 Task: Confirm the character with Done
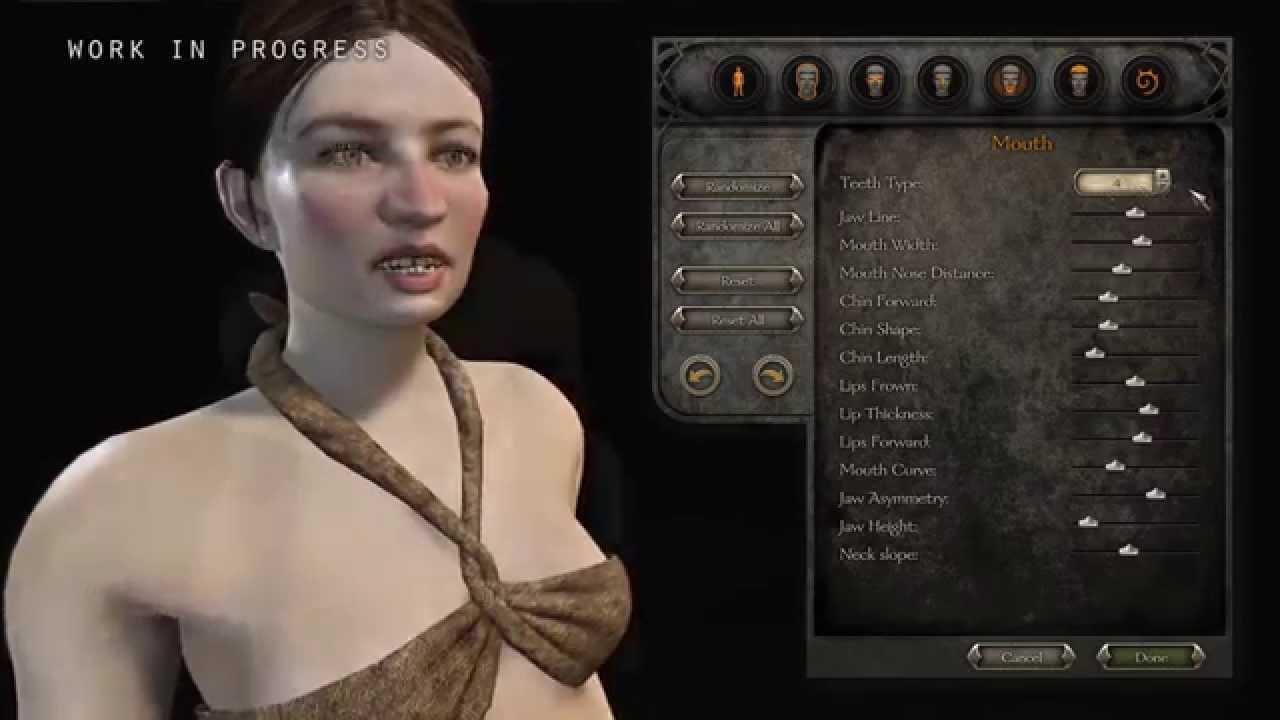point(1150,657)
